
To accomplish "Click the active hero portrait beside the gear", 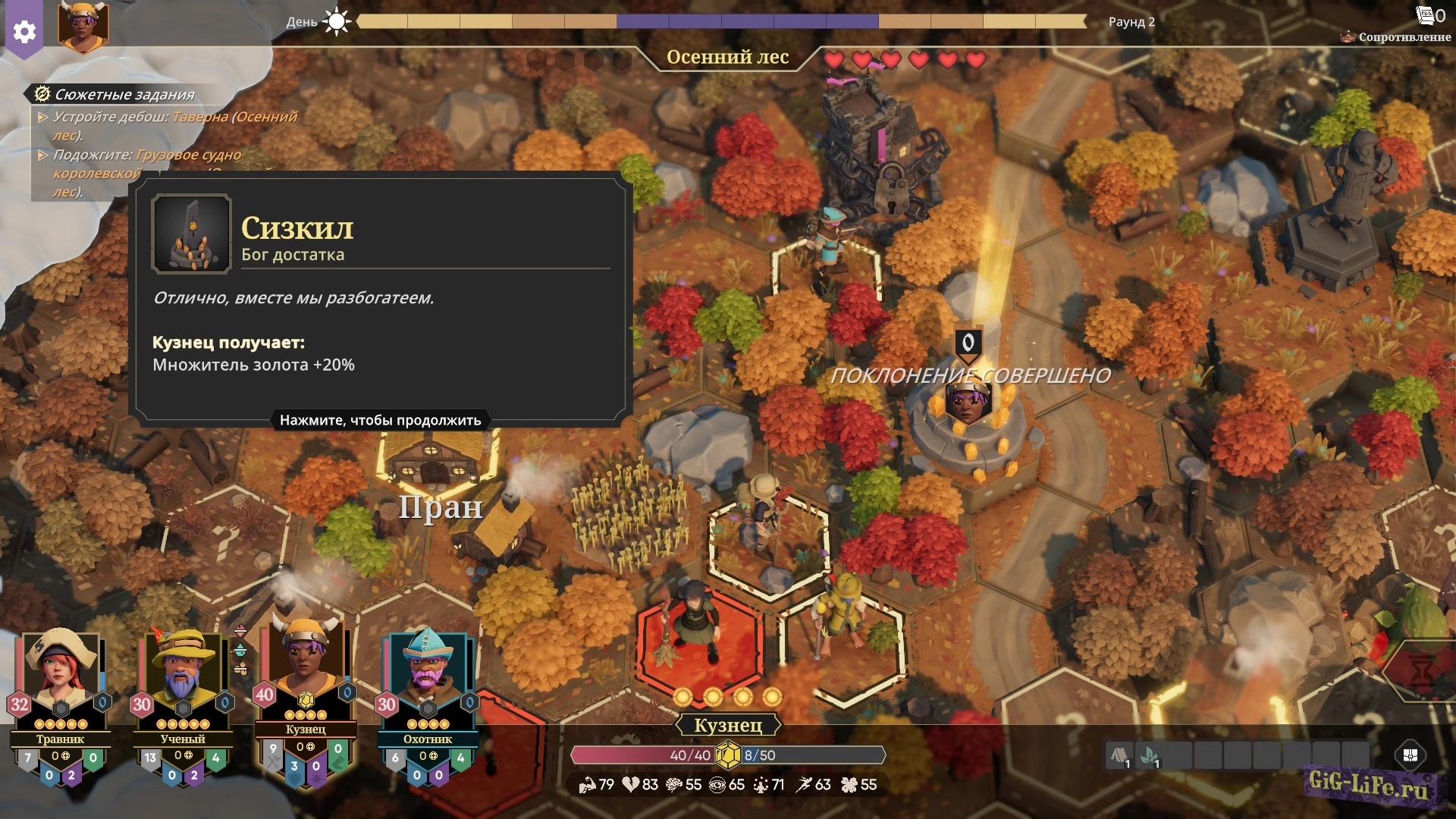I will [83, 25].
